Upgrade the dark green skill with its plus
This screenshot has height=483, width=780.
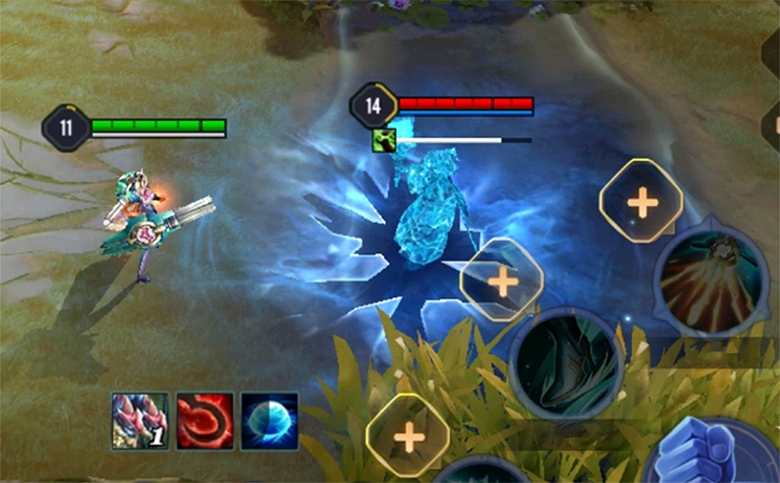502,280
